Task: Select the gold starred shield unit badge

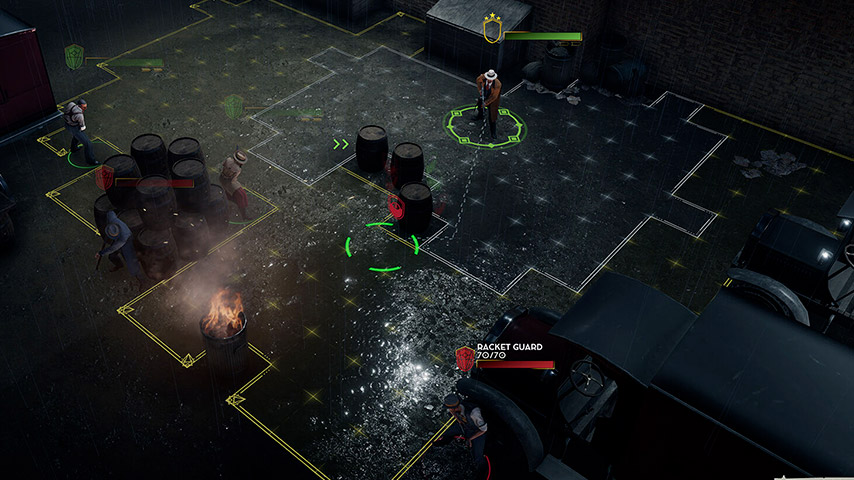Action: (x=491, y=30)
